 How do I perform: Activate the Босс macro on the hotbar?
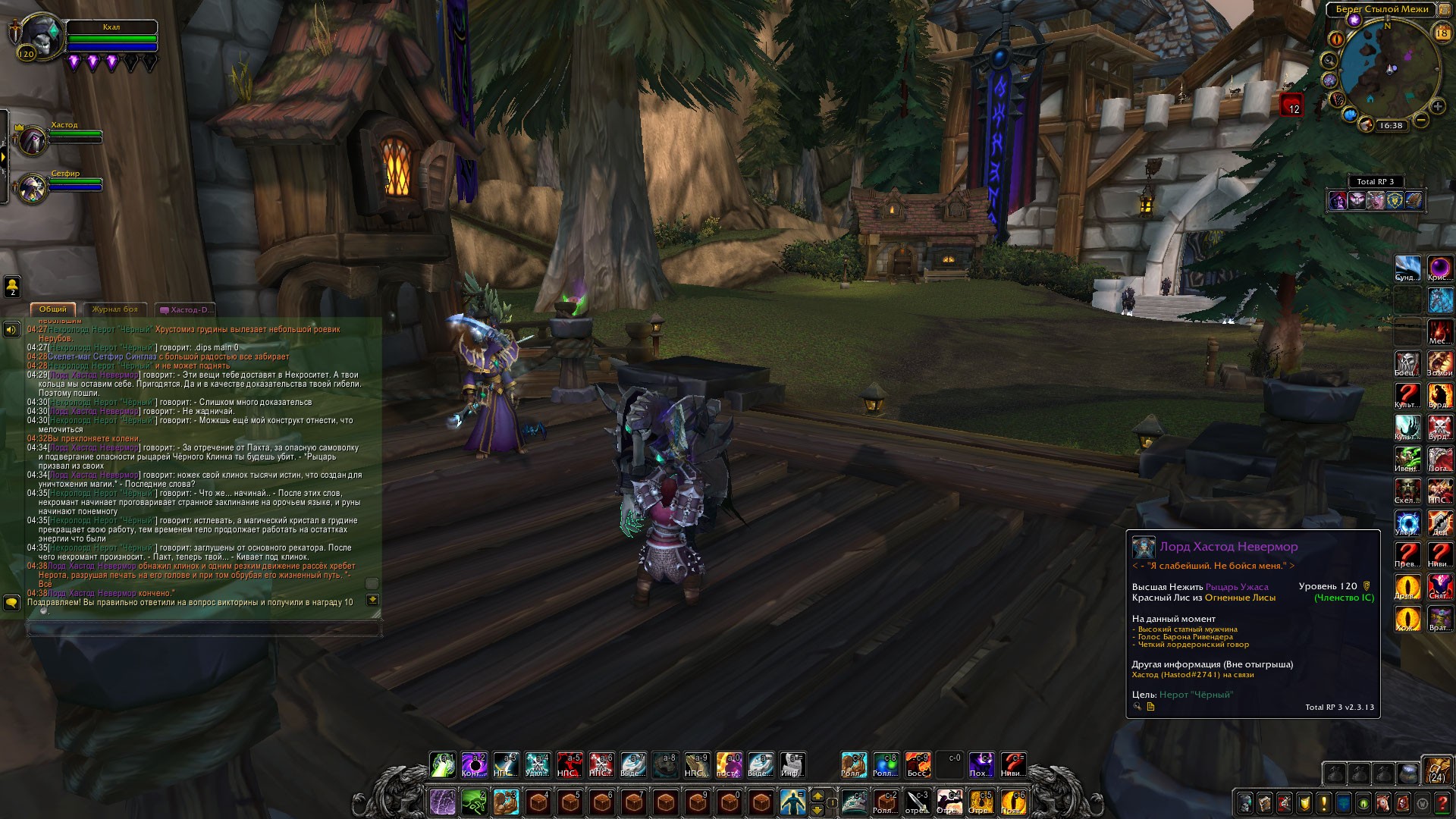point(918,764)
